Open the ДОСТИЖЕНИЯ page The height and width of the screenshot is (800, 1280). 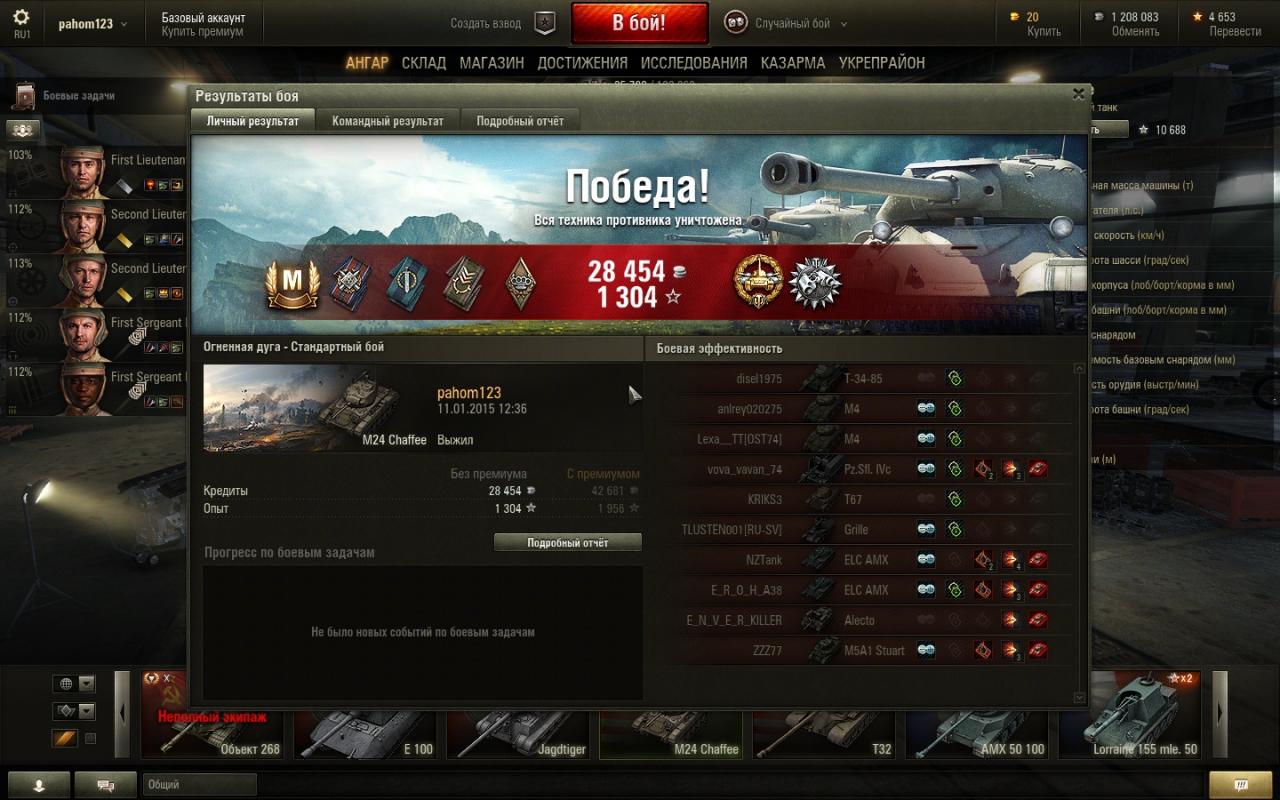pyautogui.click(x=582, y=63)
